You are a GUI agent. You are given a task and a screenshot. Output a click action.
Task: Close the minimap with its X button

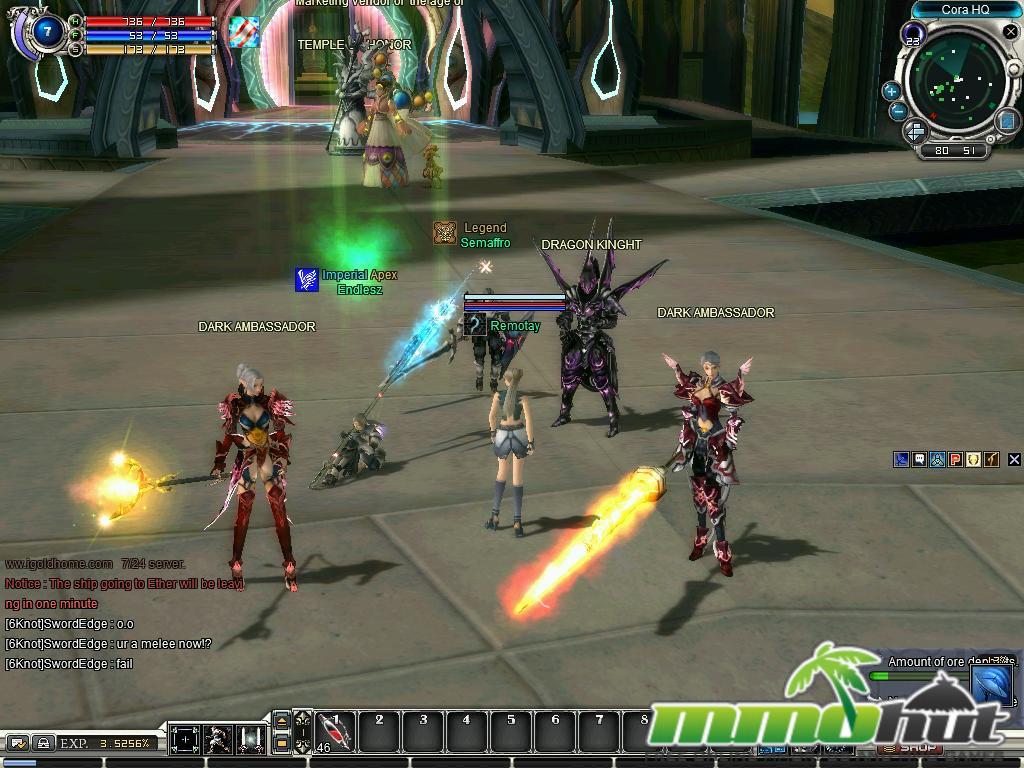pos(1010,33)
